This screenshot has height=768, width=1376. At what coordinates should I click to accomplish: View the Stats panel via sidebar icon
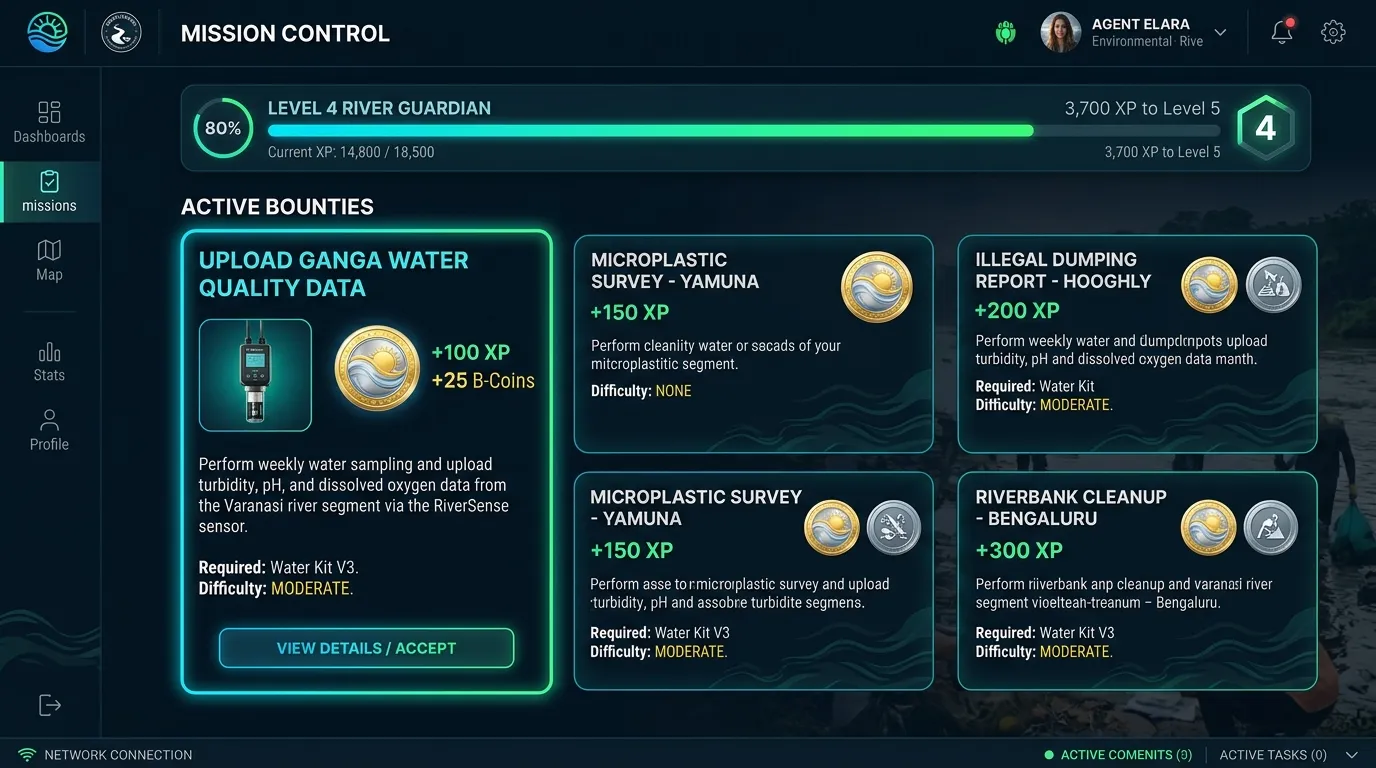[49, 361]
